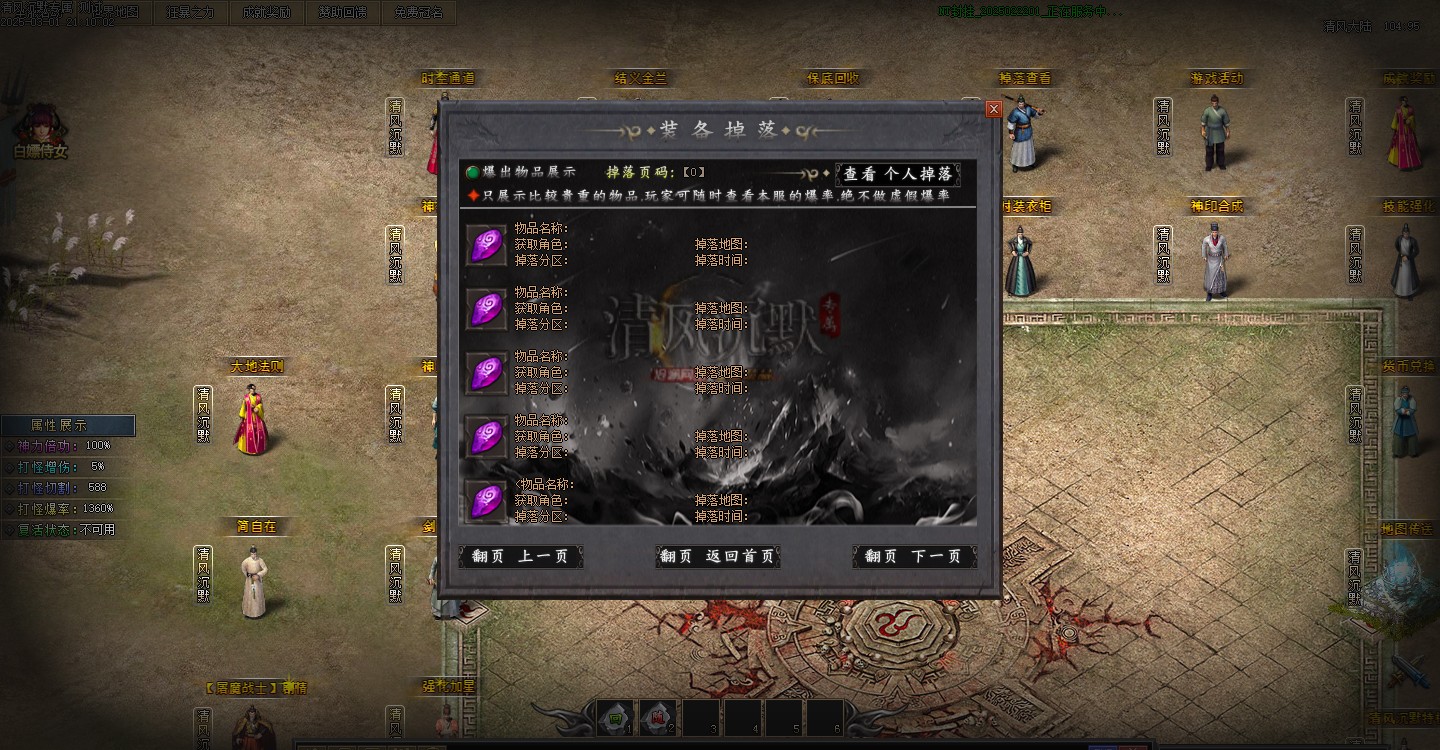Go to previous page 上一页
The height and width of the screenshot is (750, 1440).
tap(521, 556)
